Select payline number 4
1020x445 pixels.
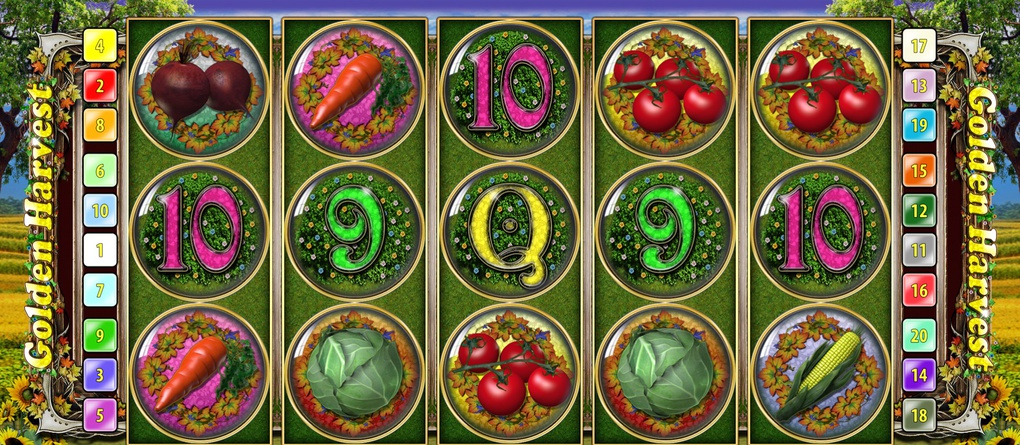(x=100, y=45)
